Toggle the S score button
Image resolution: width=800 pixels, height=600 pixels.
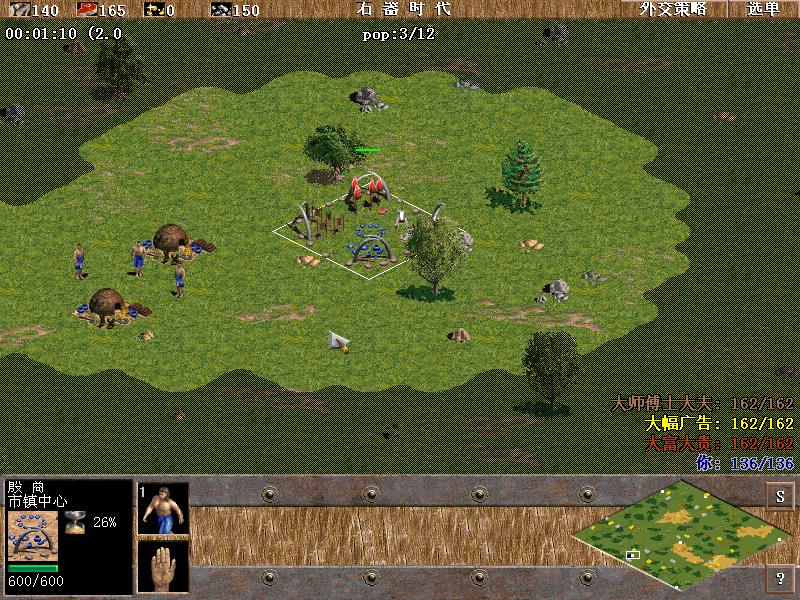(780, 496)
